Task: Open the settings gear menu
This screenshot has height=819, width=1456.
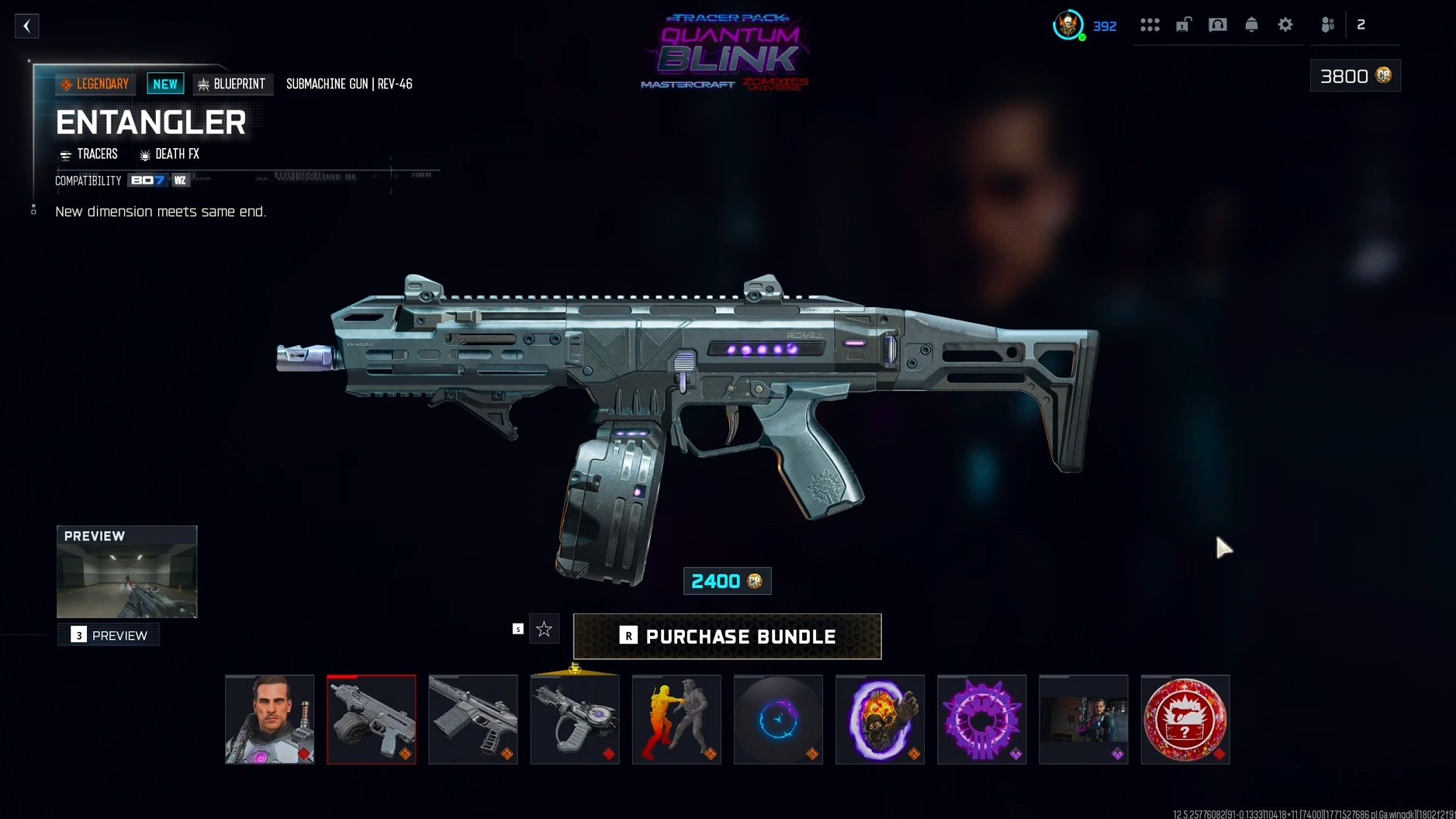Action: coord(1285,24)
